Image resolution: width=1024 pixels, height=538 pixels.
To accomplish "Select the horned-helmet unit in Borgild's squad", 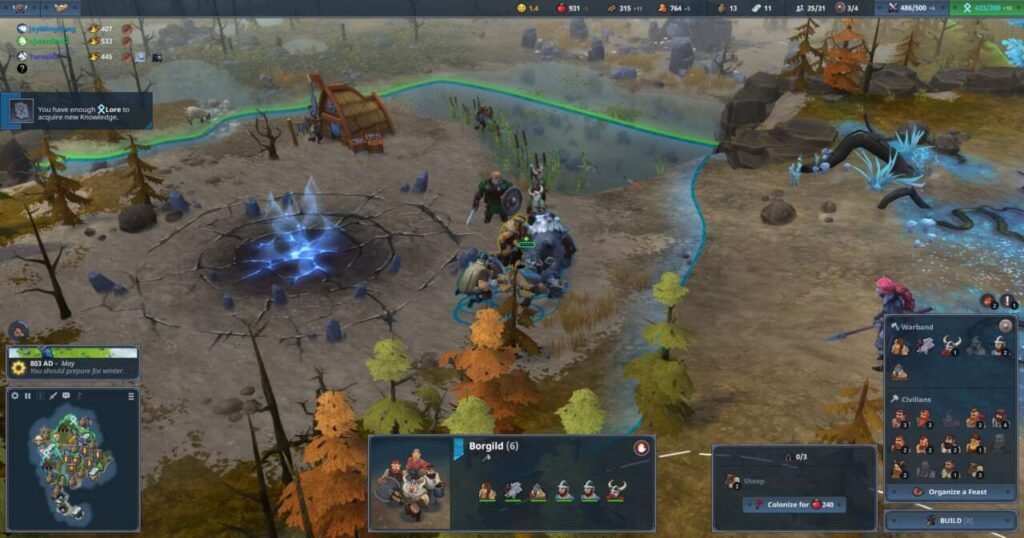I will [615, 489].
